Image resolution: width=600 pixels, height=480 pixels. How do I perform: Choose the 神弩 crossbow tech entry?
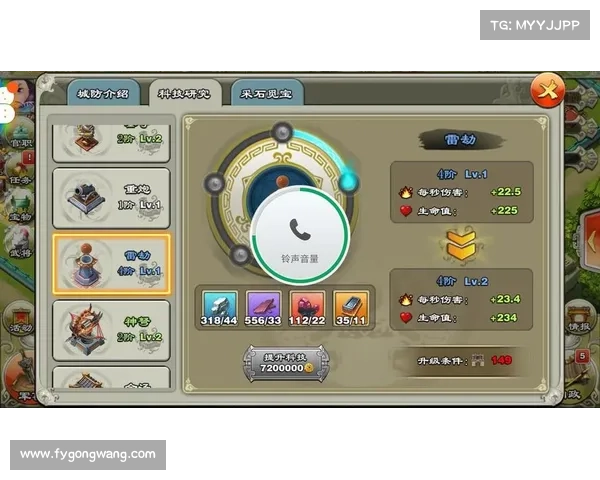111,329
